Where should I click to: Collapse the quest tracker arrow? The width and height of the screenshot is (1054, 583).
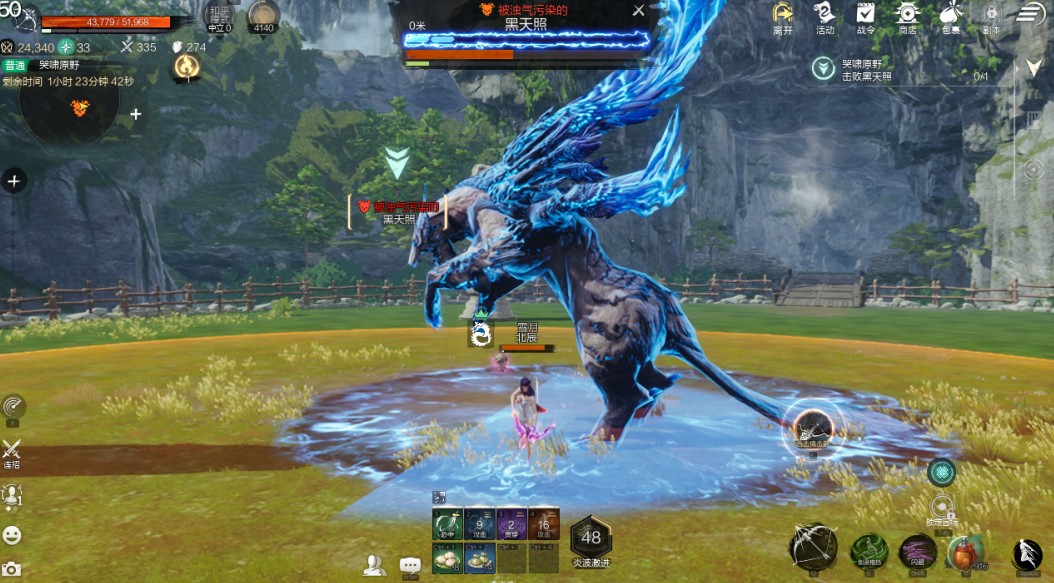pos(1034,67)
